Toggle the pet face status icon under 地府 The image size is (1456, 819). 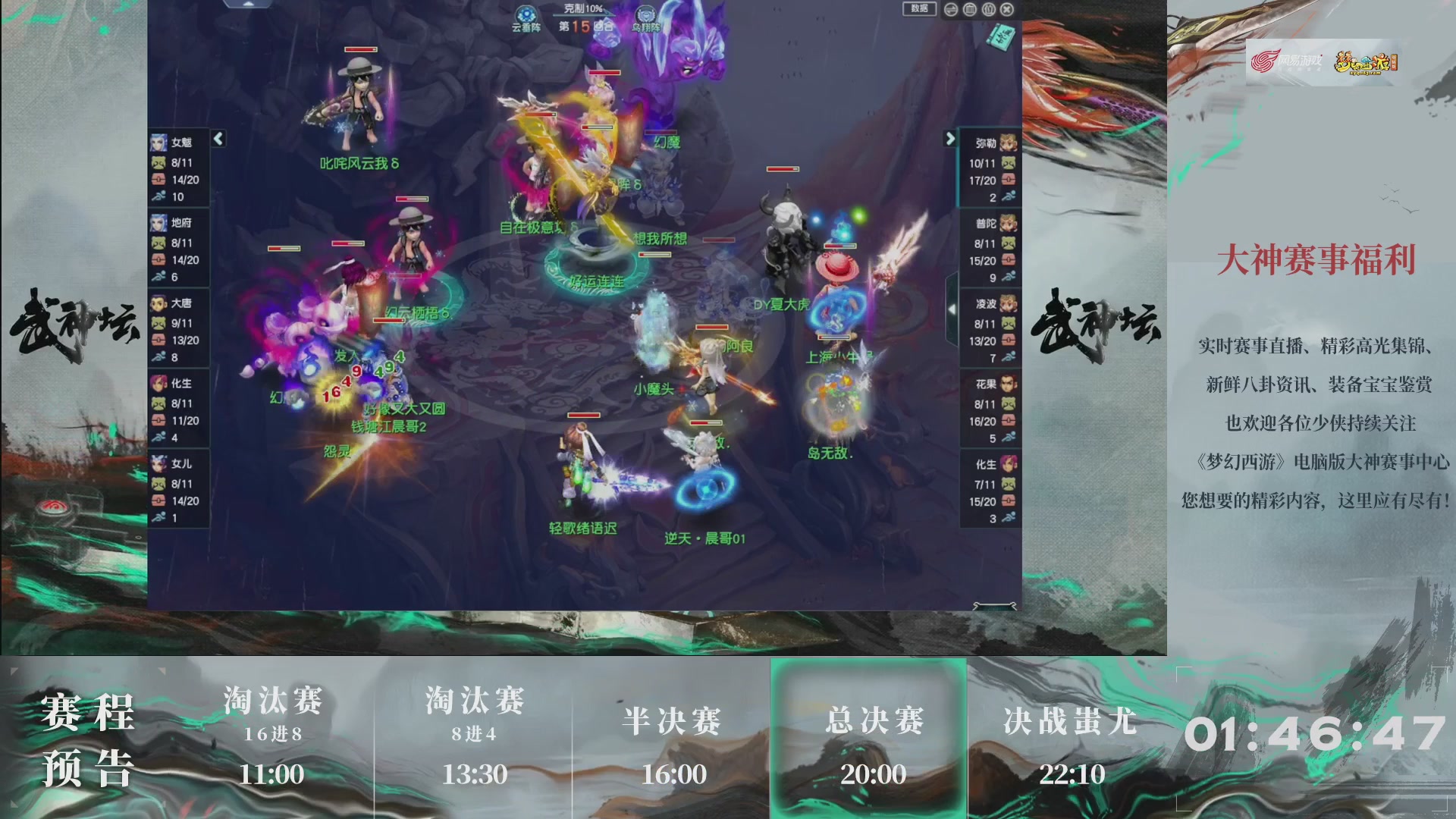pyautogui.click(x=158, y=243)
